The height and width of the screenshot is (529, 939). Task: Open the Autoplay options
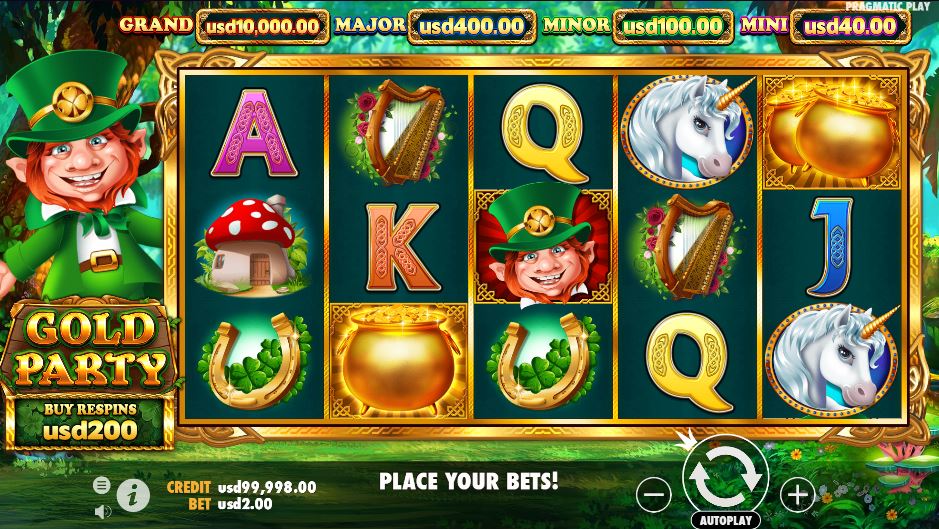coord(725,521)
